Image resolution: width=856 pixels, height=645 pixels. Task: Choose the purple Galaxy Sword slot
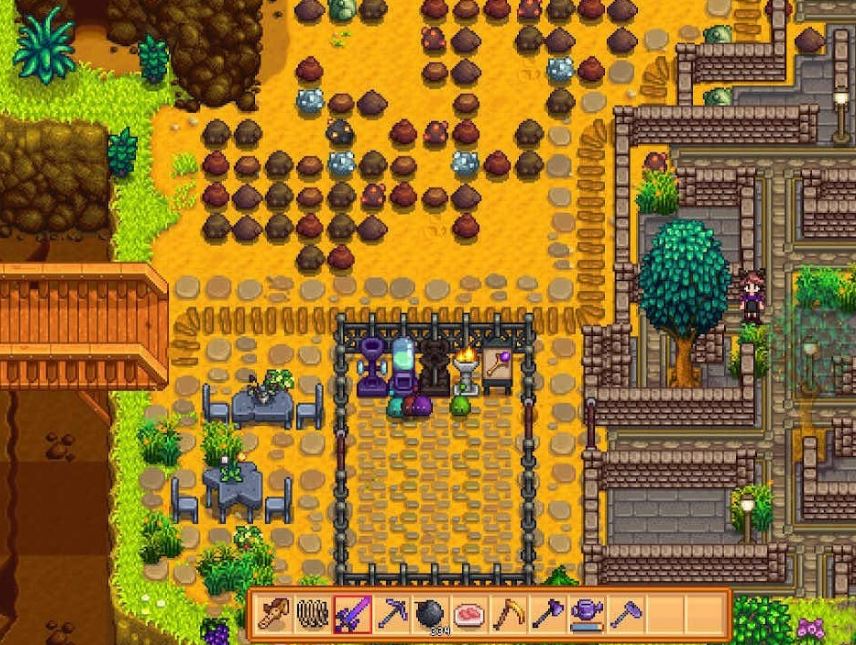(x=352, y=613)
